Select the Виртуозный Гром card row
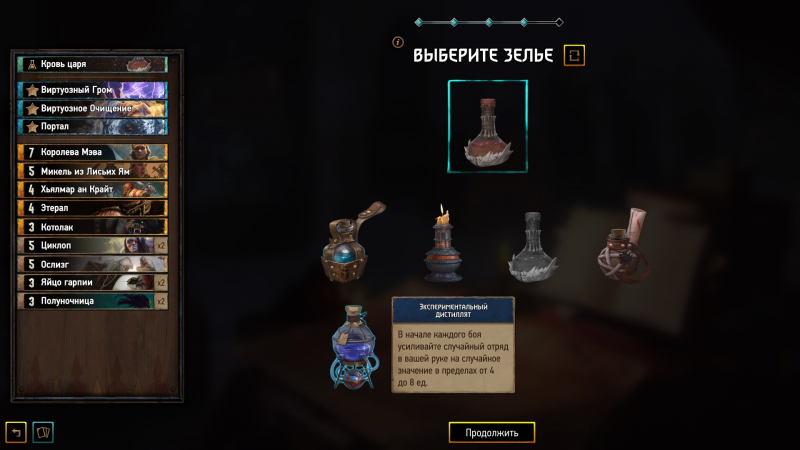The width and height of the screenshot is (800, 450). tap(92, 90)
